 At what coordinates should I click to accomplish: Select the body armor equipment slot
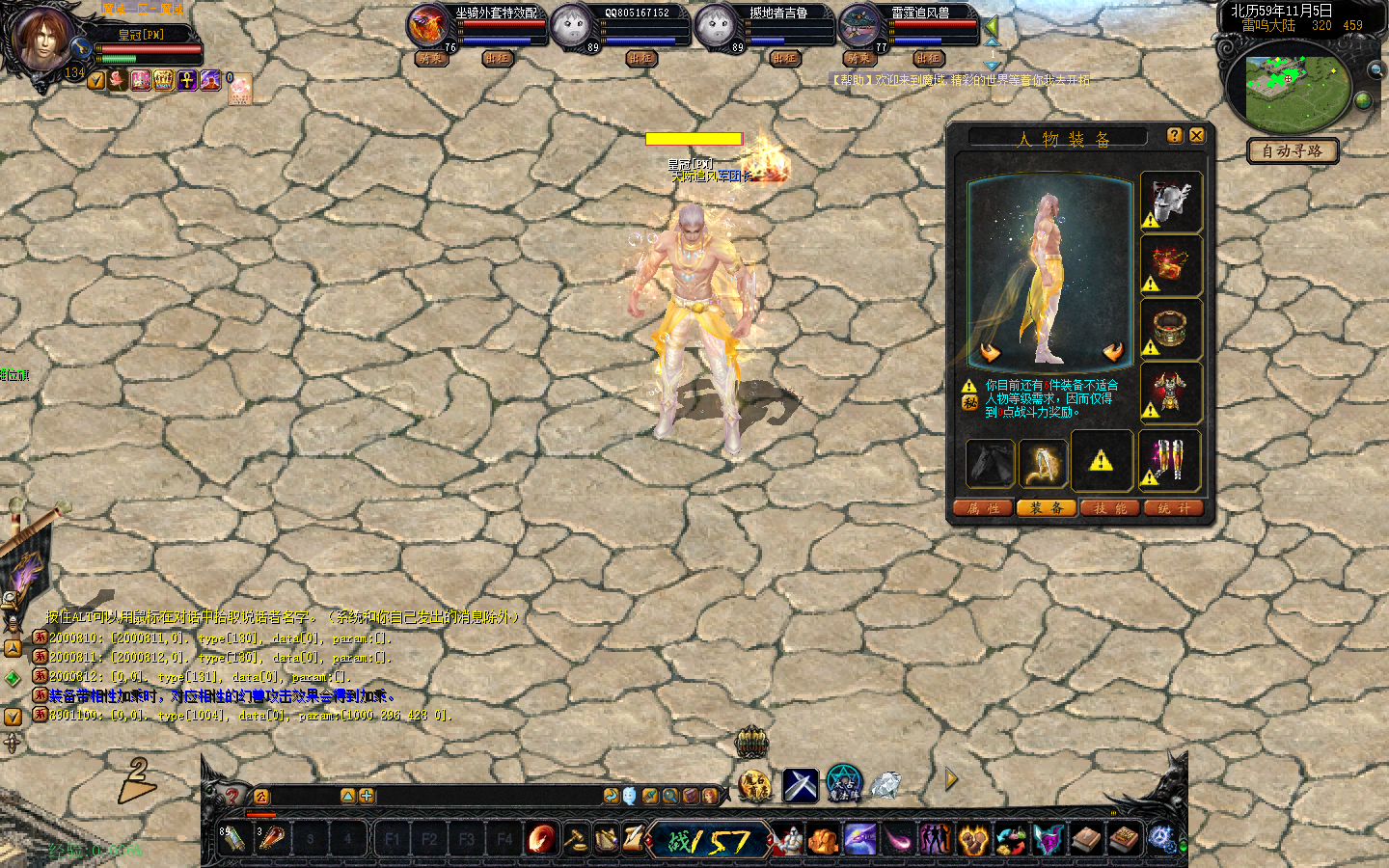click(x=1171, y=393)
